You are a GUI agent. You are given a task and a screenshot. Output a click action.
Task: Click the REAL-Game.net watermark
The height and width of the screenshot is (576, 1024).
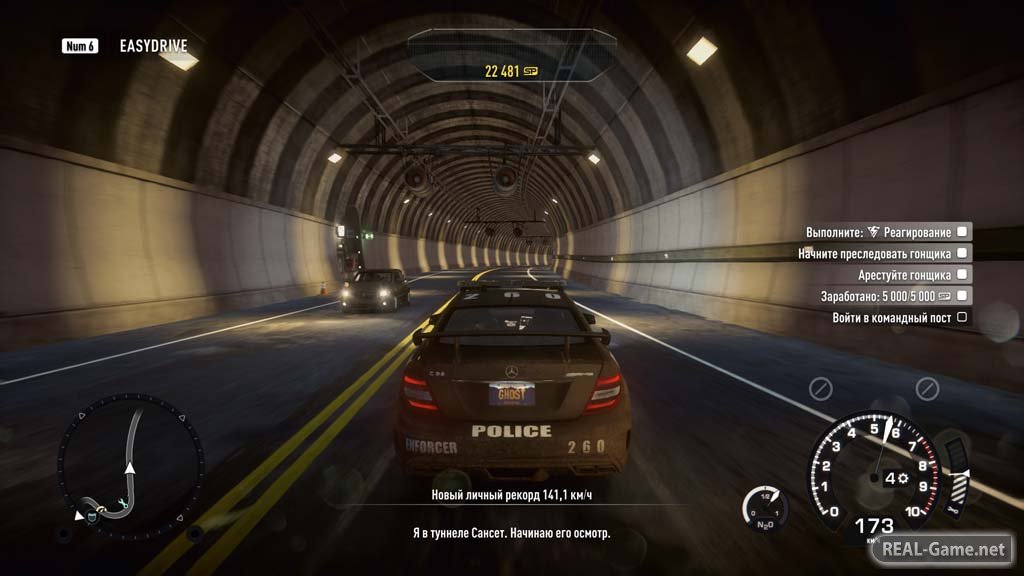click(x=942, y=549)
